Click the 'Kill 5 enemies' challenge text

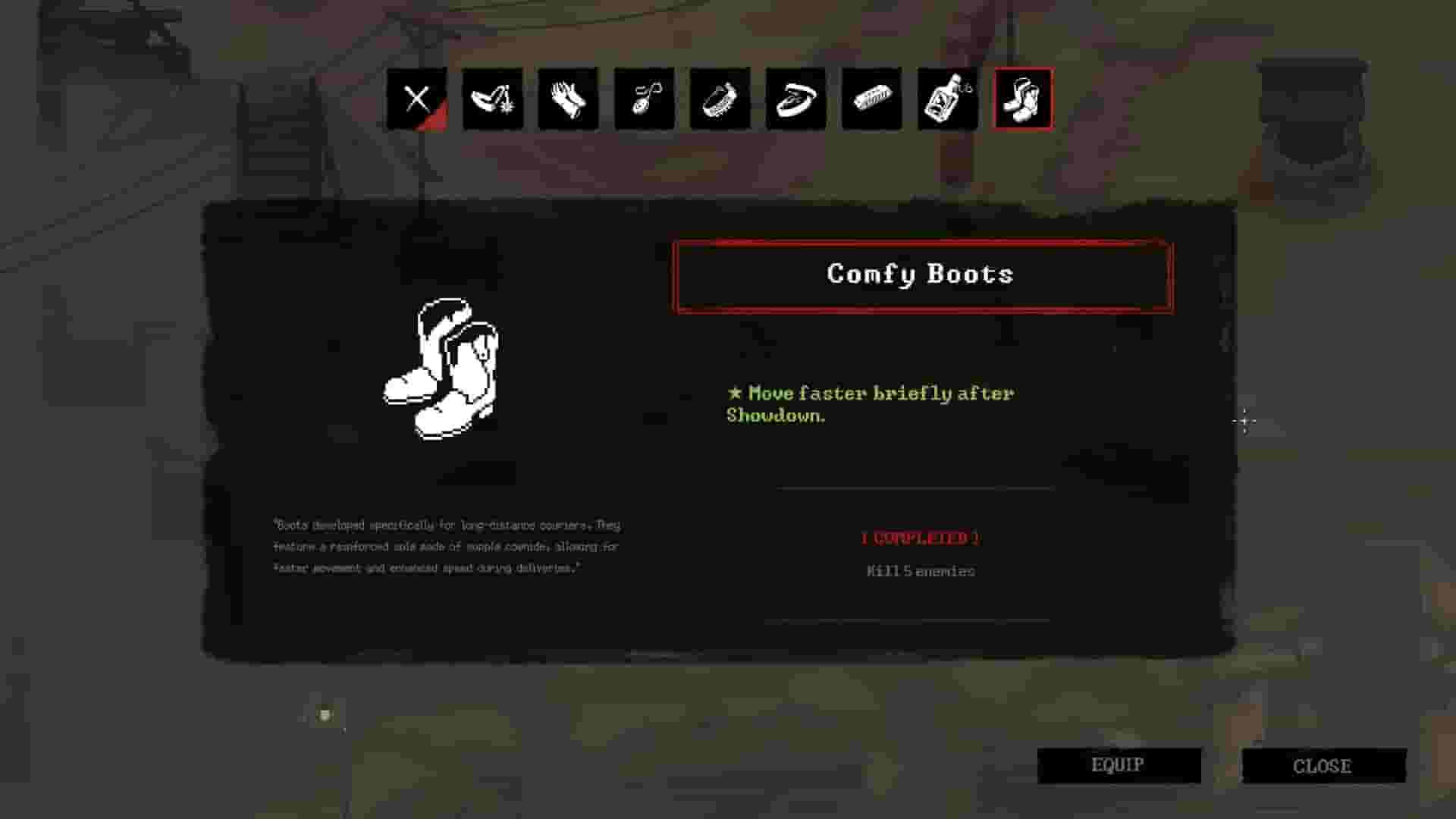[921, 571]
